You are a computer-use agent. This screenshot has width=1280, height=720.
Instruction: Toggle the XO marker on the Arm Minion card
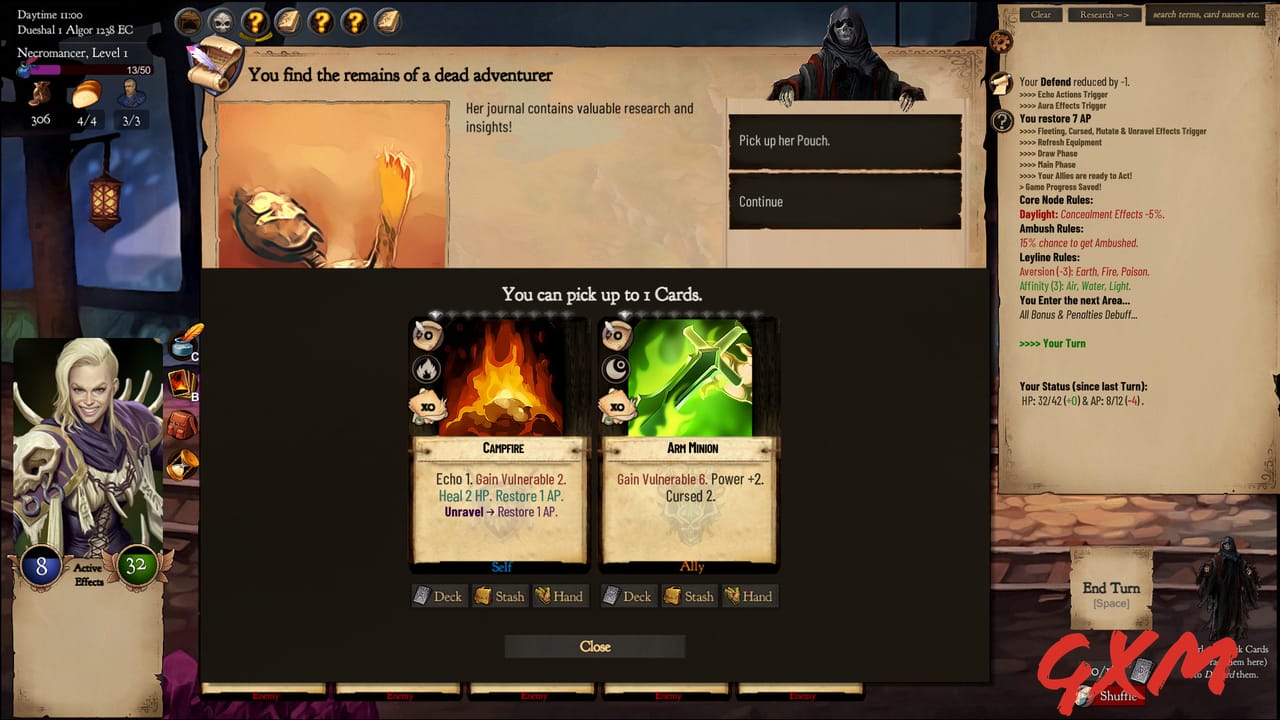click(x=617, y=407)
